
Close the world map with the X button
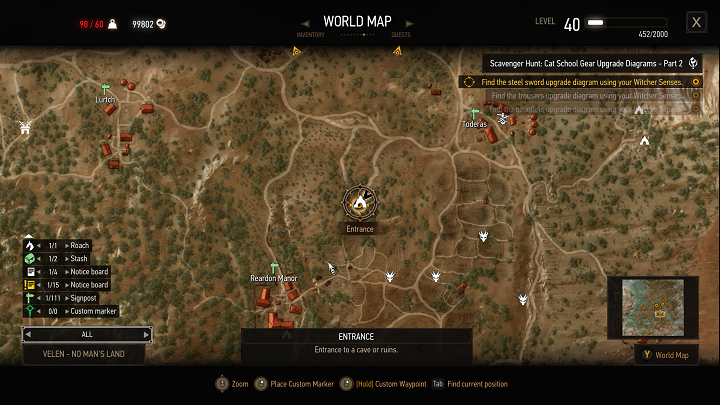click(696, 22)
